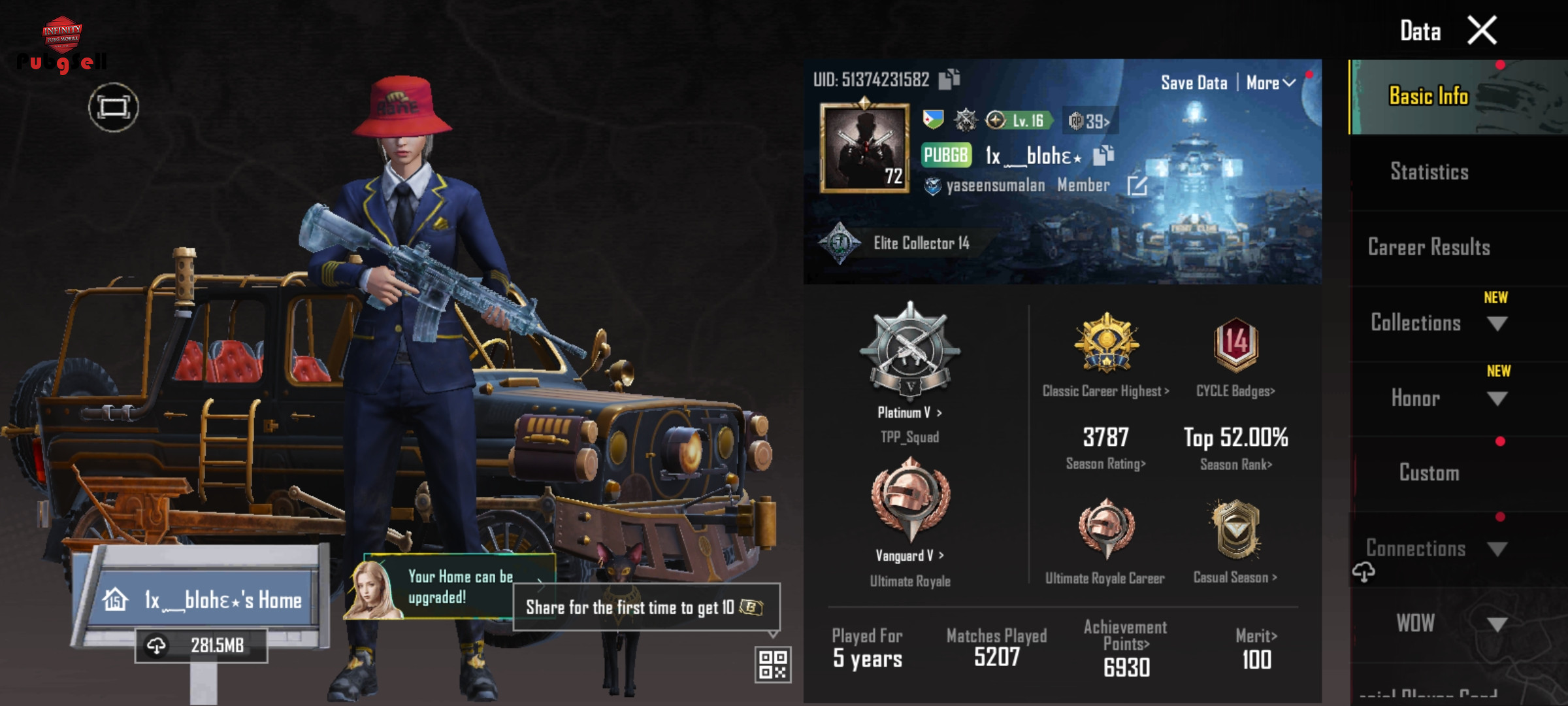Expand the WOW section
This screenshot has width=1568, height=706.
pyautogui.click(x=1496, y=624)
